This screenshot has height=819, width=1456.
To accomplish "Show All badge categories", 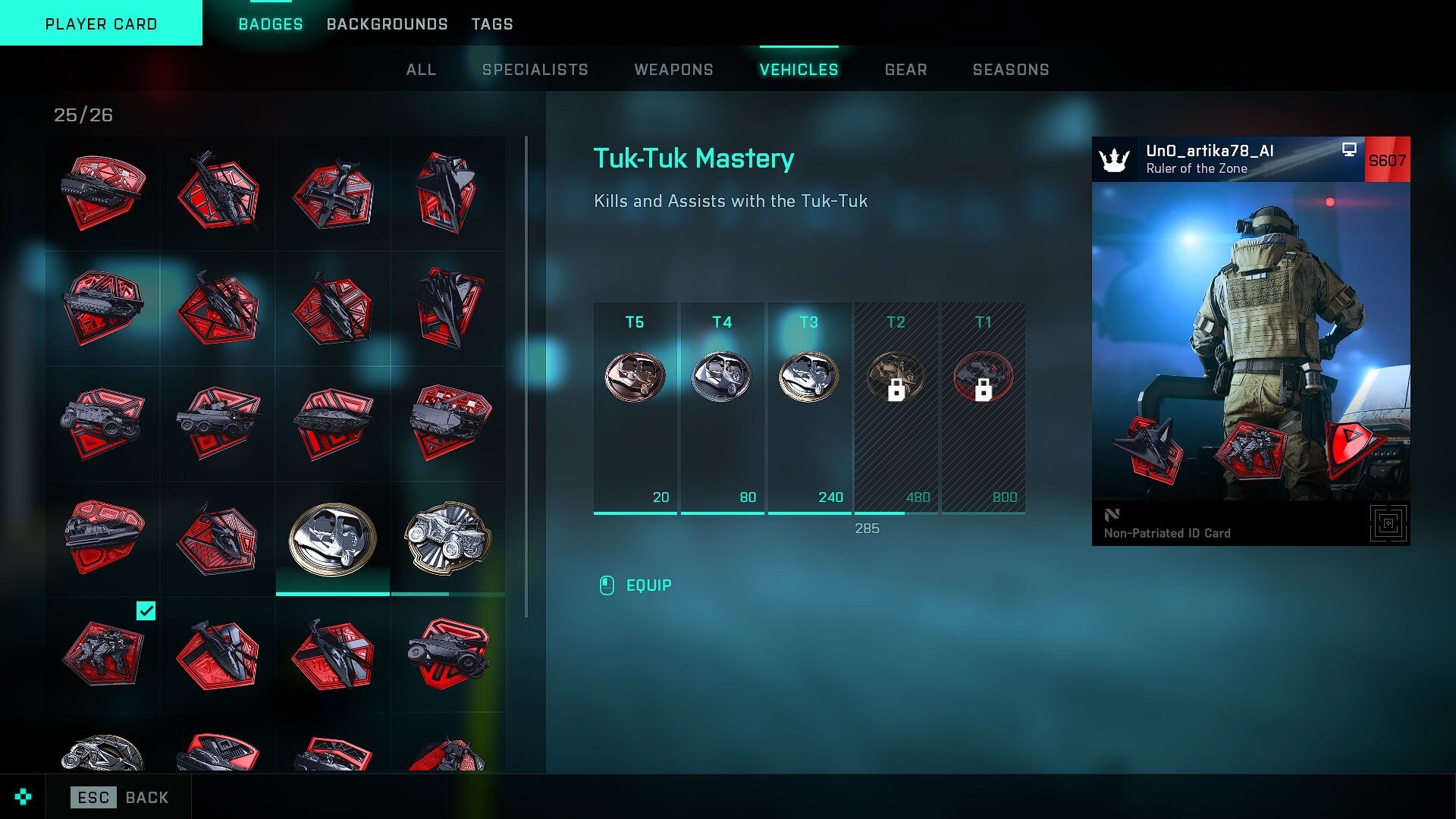I will point(421,70).
